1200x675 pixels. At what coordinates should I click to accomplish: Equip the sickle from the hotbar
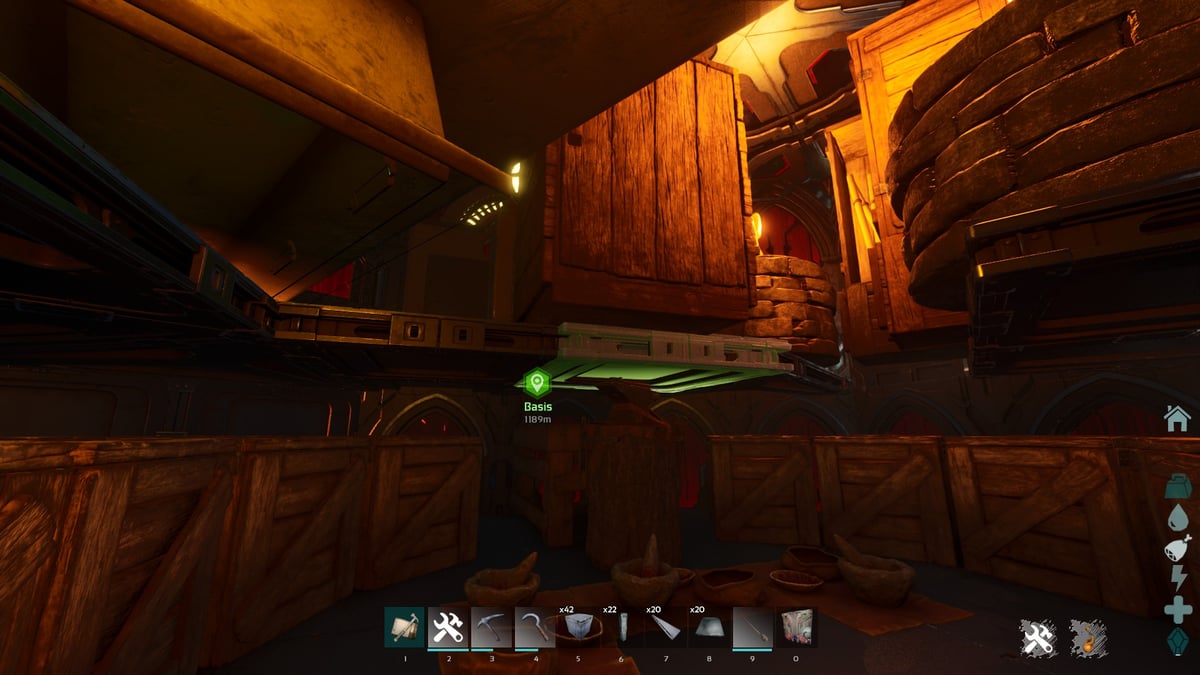[x=534, y=628]
